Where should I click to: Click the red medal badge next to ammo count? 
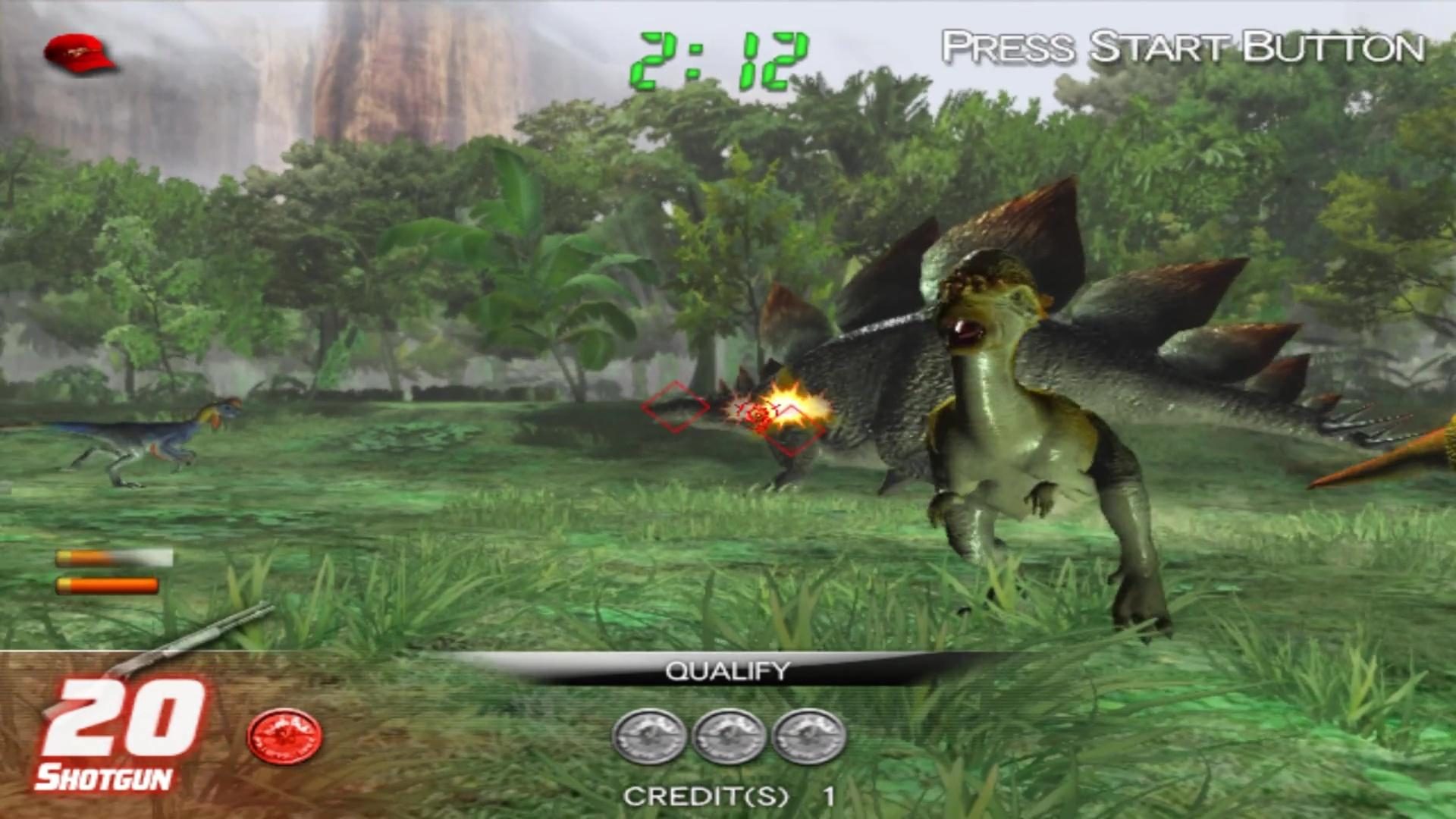coord(284,734)
